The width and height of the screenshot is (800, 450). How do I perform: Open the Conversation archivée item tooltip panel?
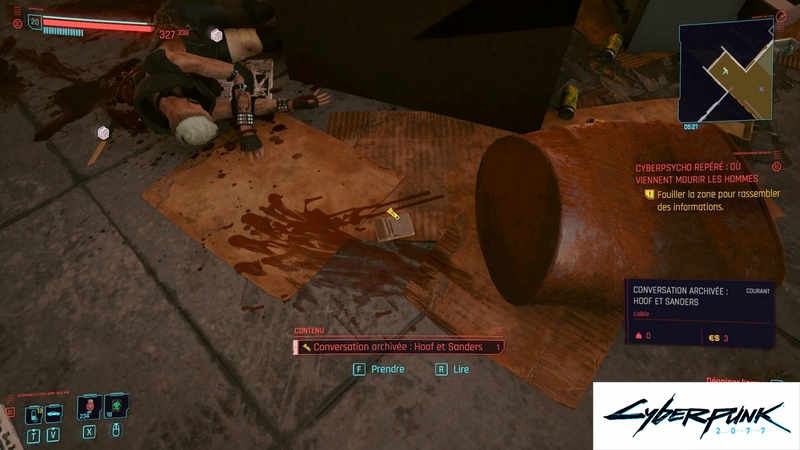(700, 312)
